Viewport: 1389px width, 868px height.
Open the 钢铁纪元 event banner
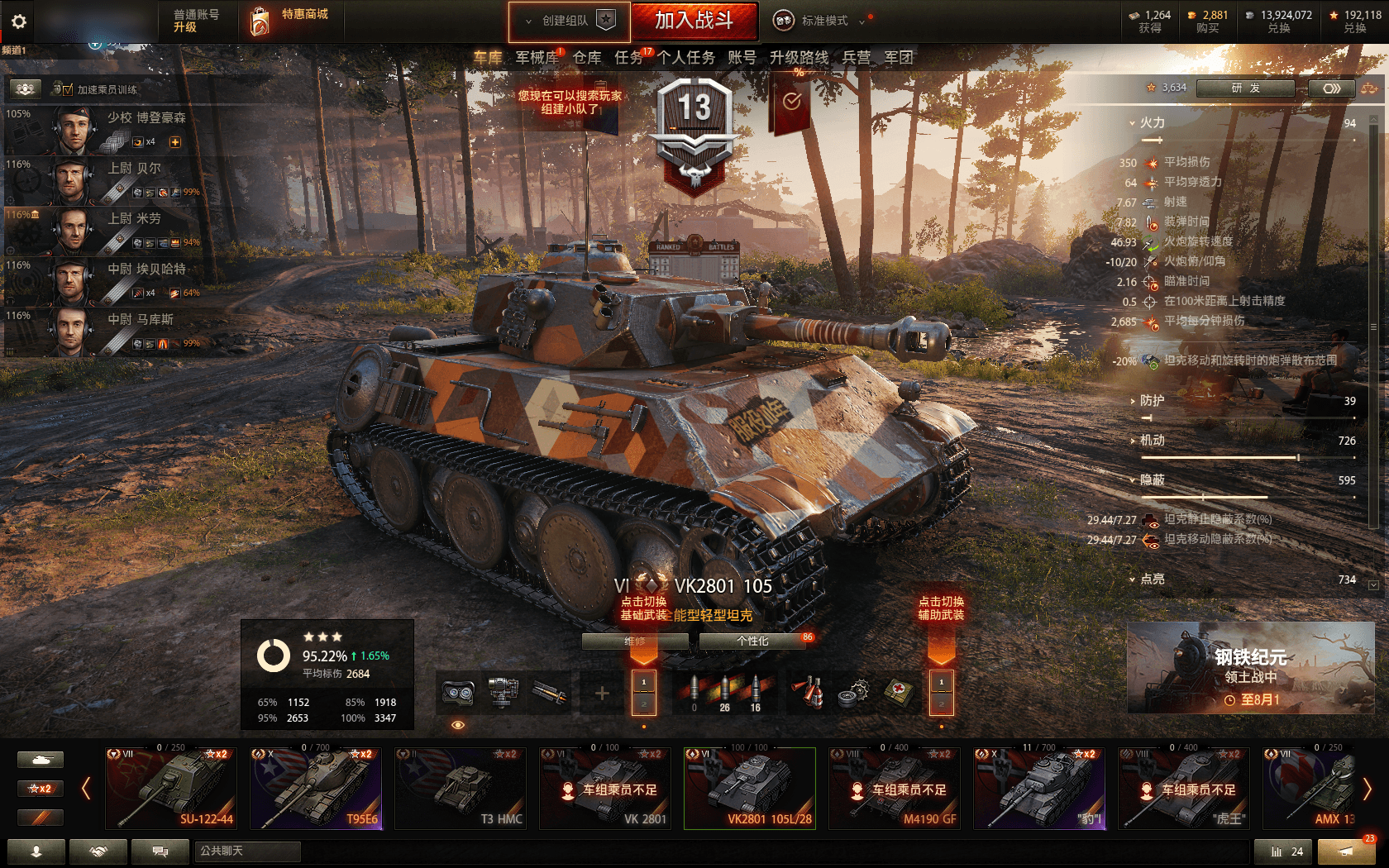1251,668
